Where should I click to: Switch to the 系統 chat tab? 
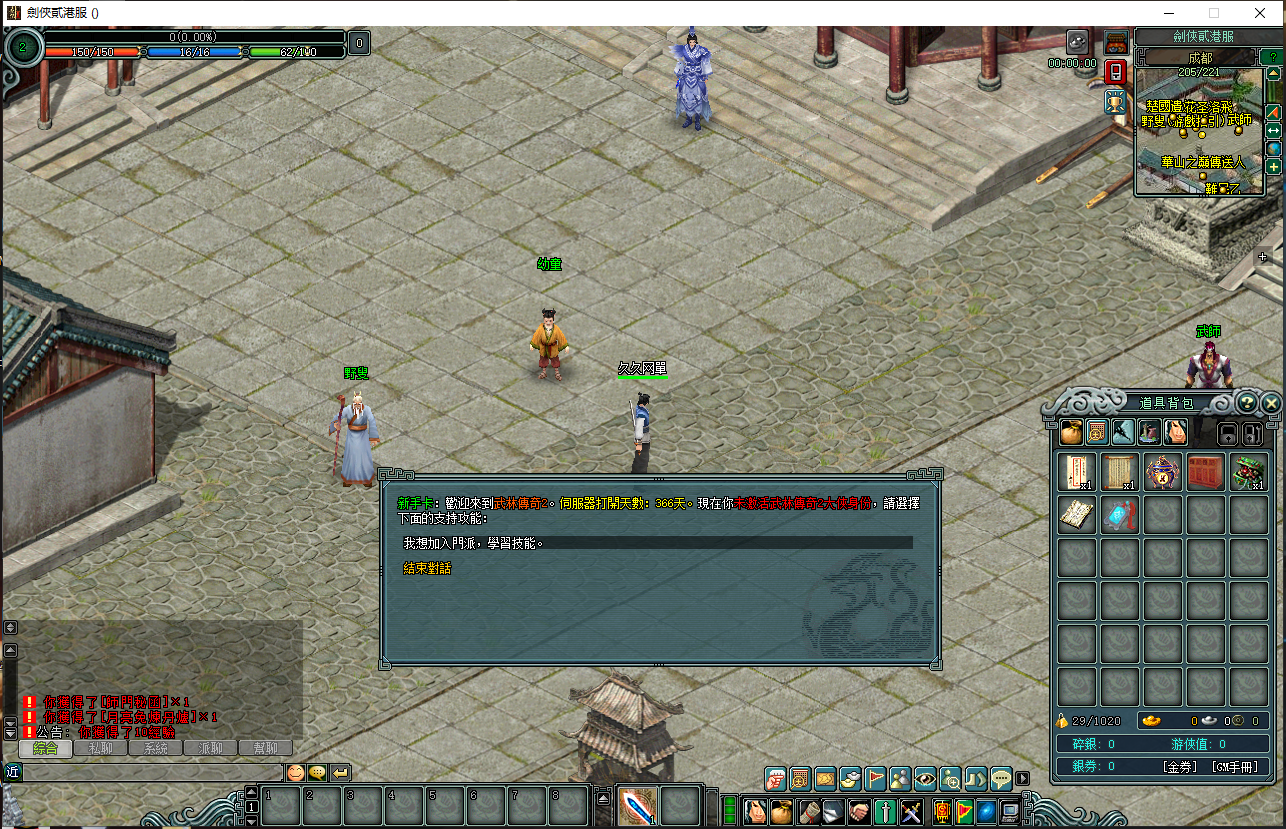pyautogui.click(x=156, y=748)
